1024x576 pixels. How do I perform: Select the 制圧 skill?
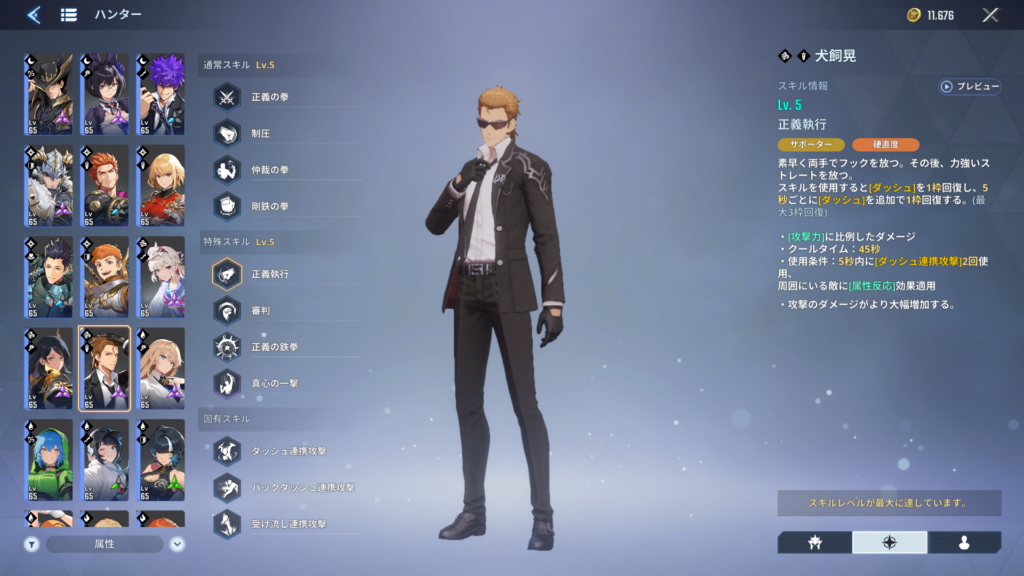coord(228,133)
